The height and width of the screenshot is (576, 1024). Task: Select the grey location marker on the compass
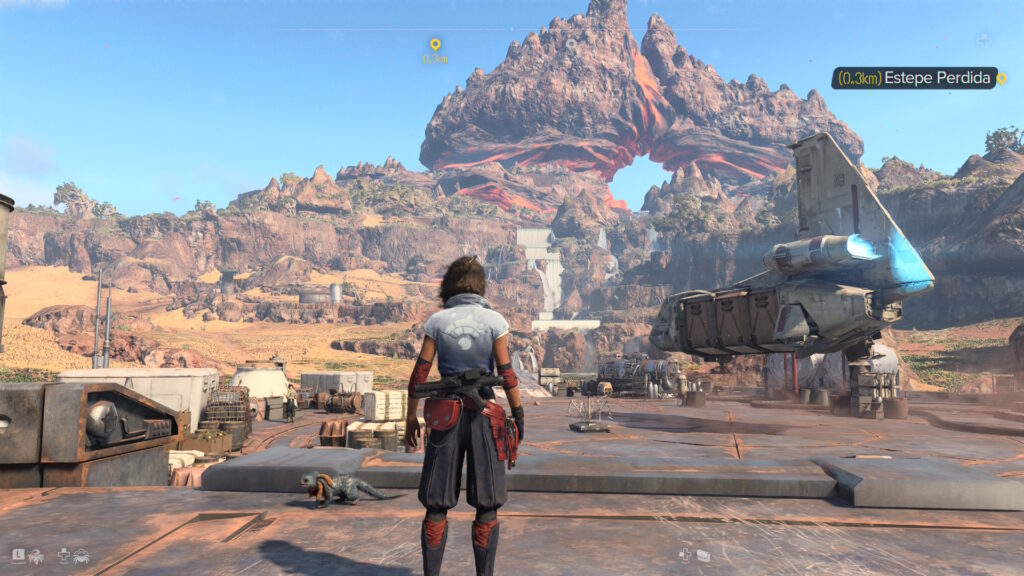point(571,44)
